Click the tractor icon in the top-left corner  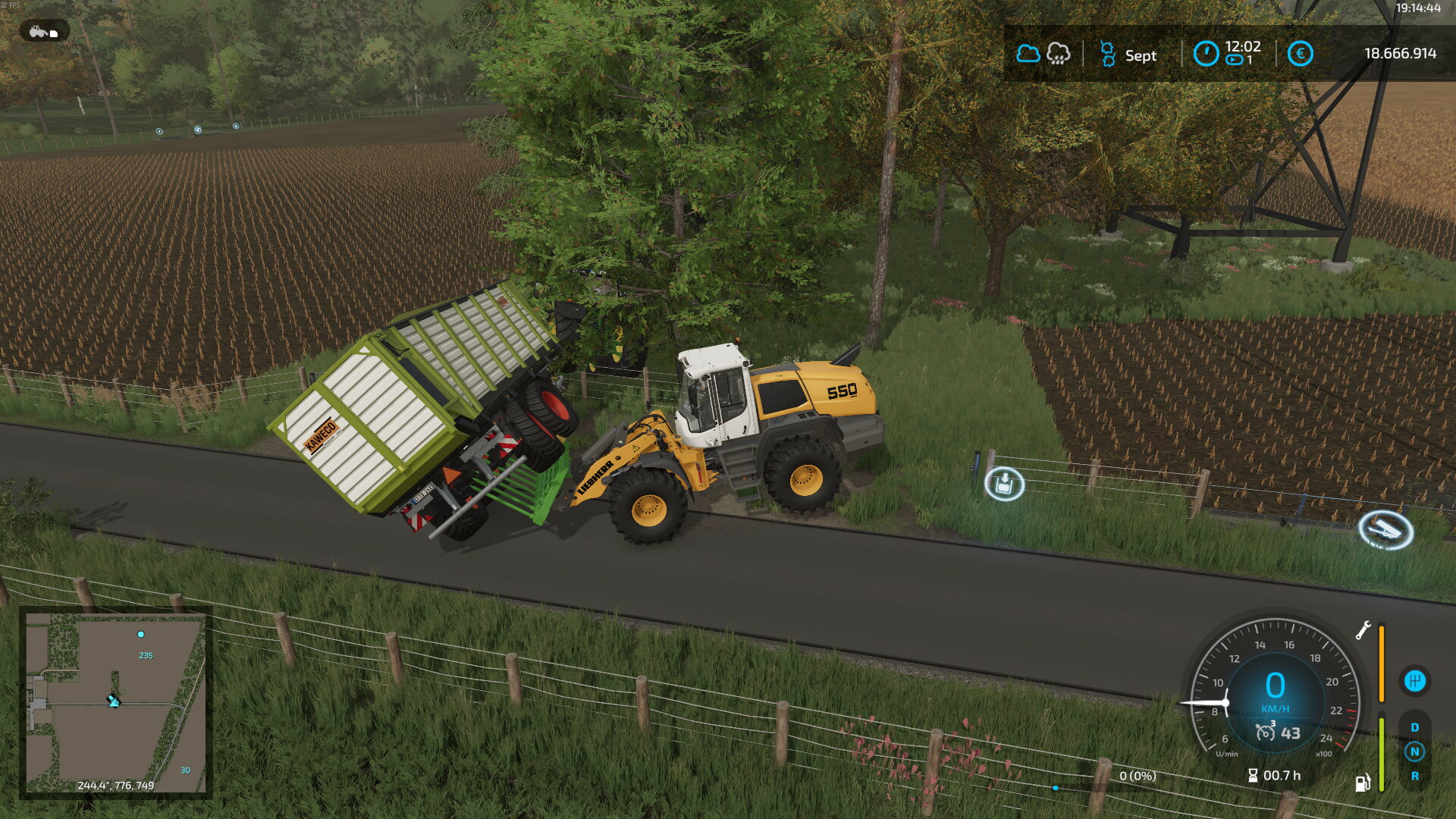[44, 32]
